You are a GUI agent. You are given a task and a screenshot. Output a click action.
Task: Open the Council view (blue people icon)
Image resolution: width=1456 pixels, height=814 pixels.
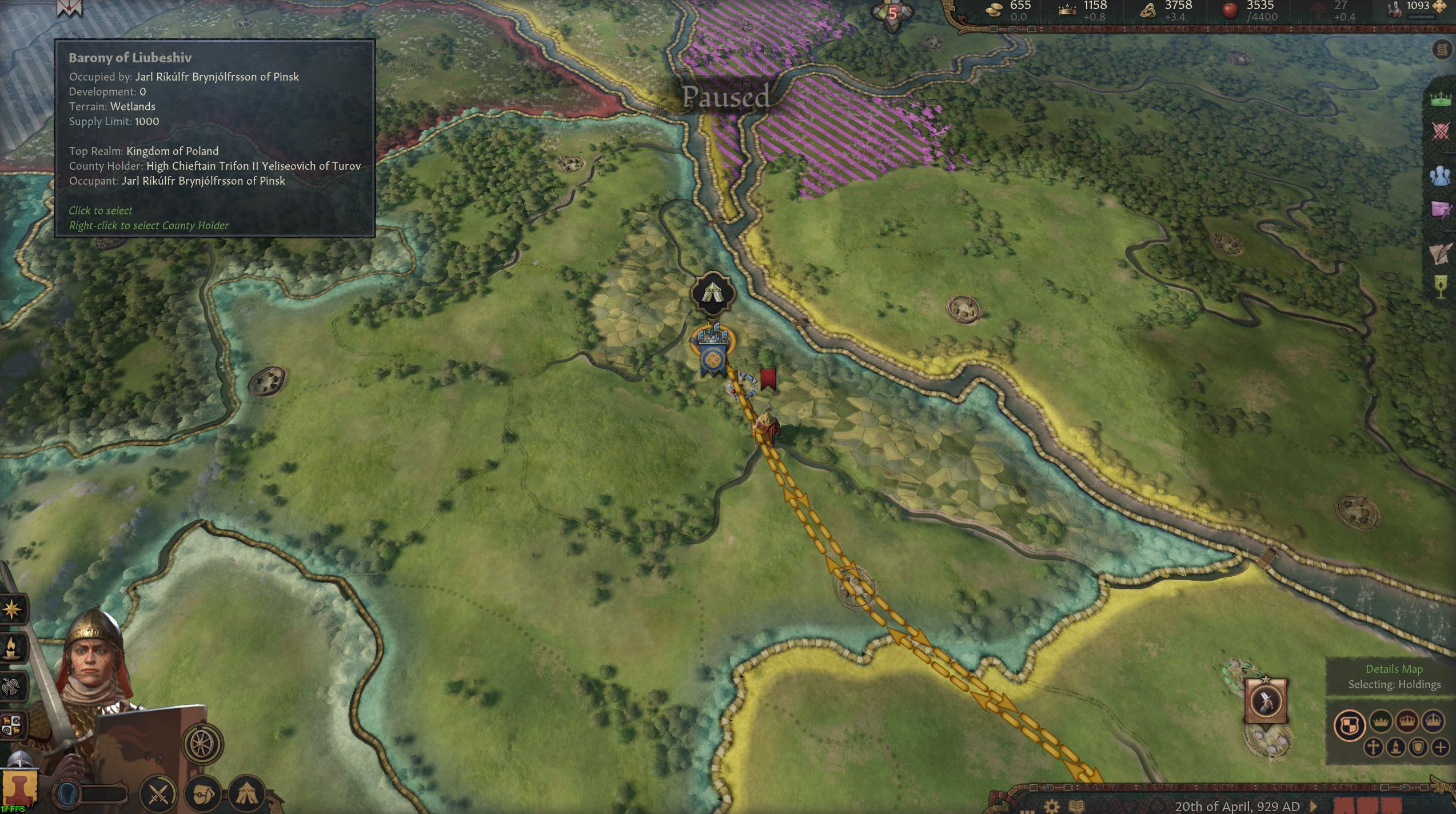pos(1441,175)
